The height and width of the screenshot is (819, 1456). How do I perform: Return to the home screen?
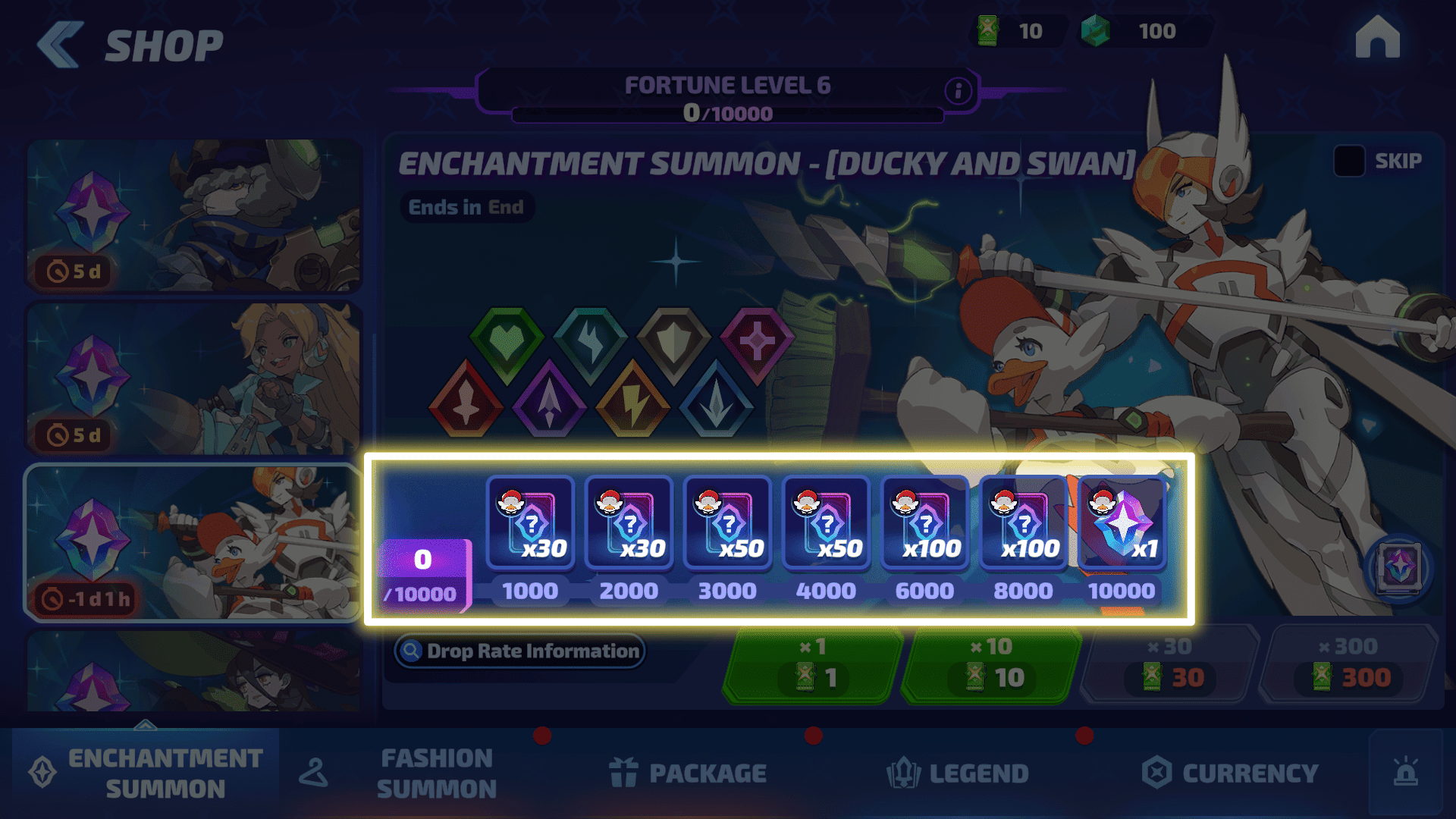click(x=1377, y=38)
